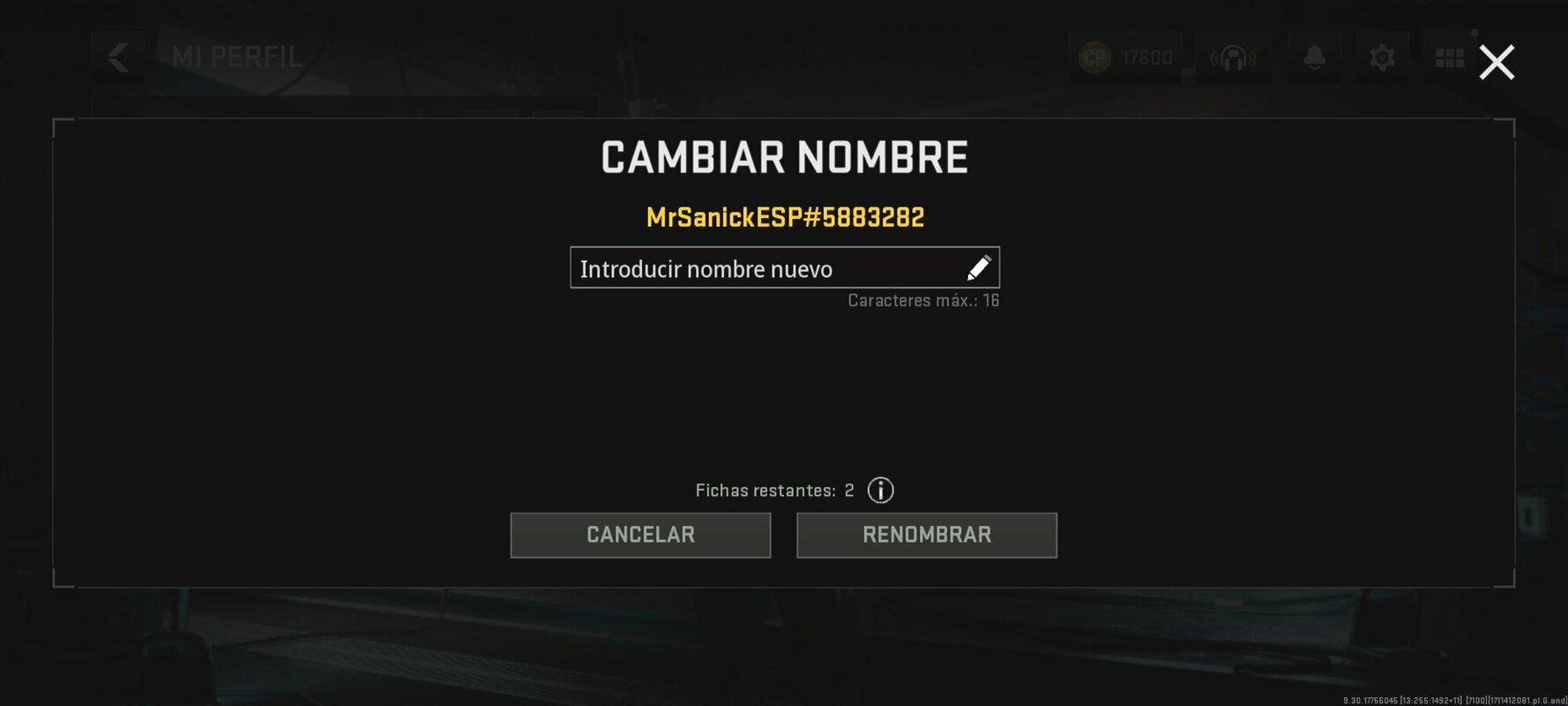Click the Caracteres máx.: 16 hint text
Screen dimensions: 1568x706
tap(922, 300)
